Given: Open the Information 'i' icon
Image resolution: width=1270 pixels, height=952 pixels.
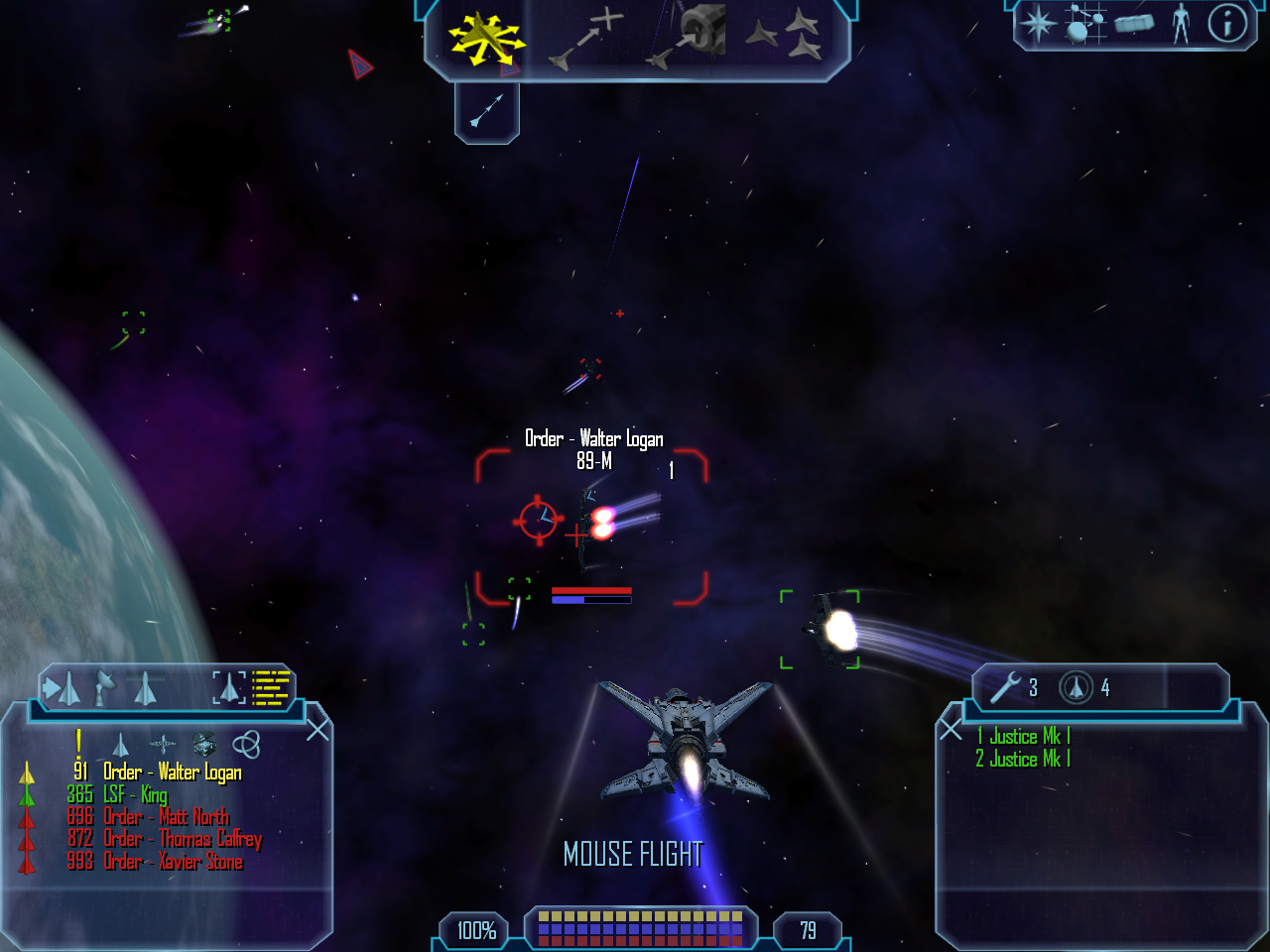Looking at the screenshot, I should tap(1227, 24).
